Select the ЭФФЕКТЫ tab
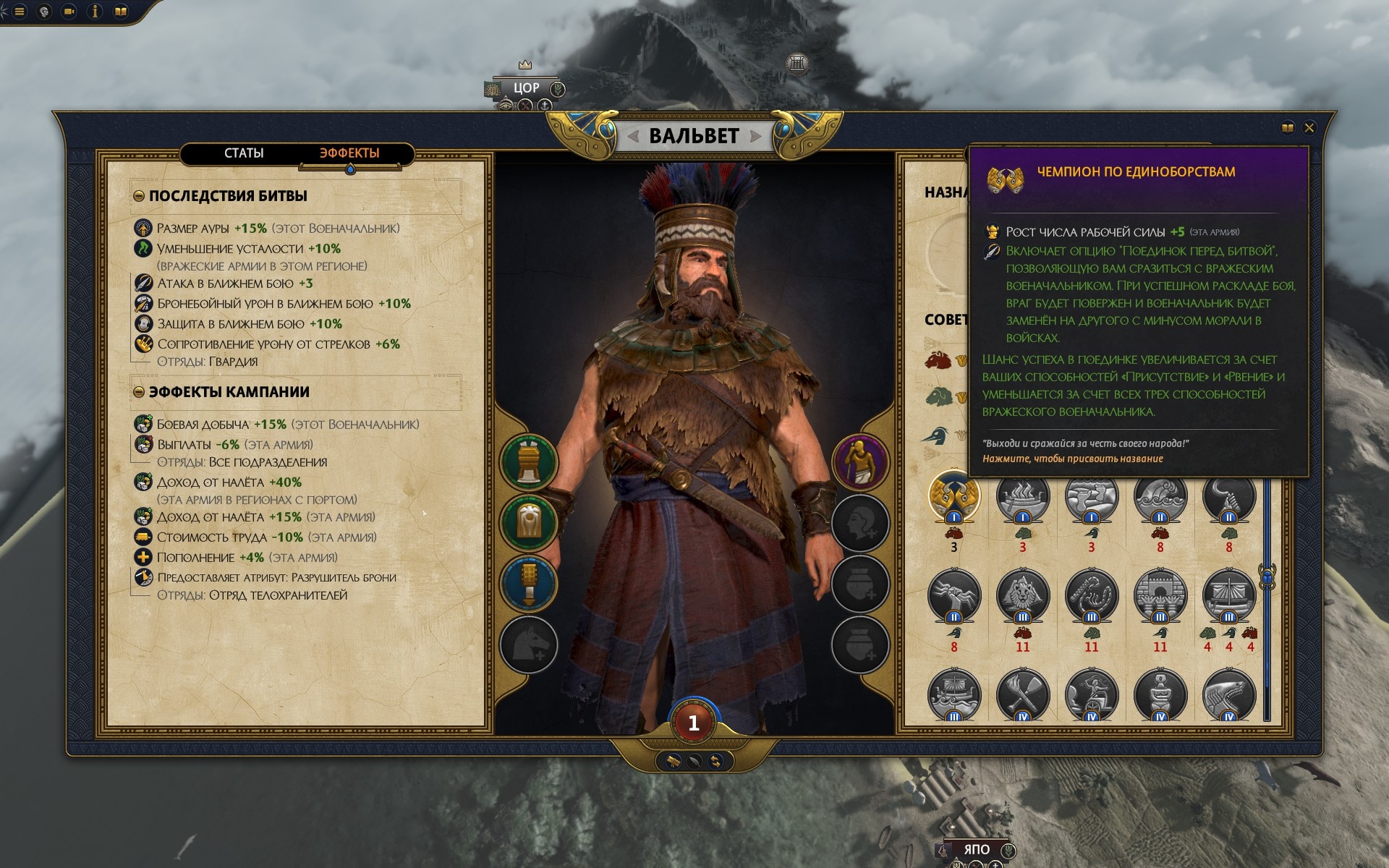 point(349,153)
